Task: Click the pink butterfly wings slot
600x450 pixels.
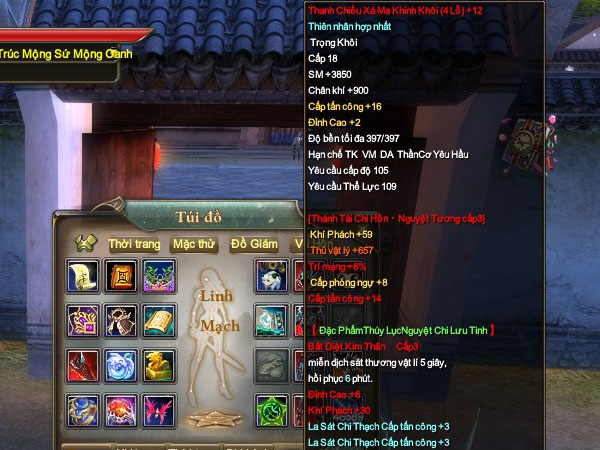Action: click(x=159, y=410)
